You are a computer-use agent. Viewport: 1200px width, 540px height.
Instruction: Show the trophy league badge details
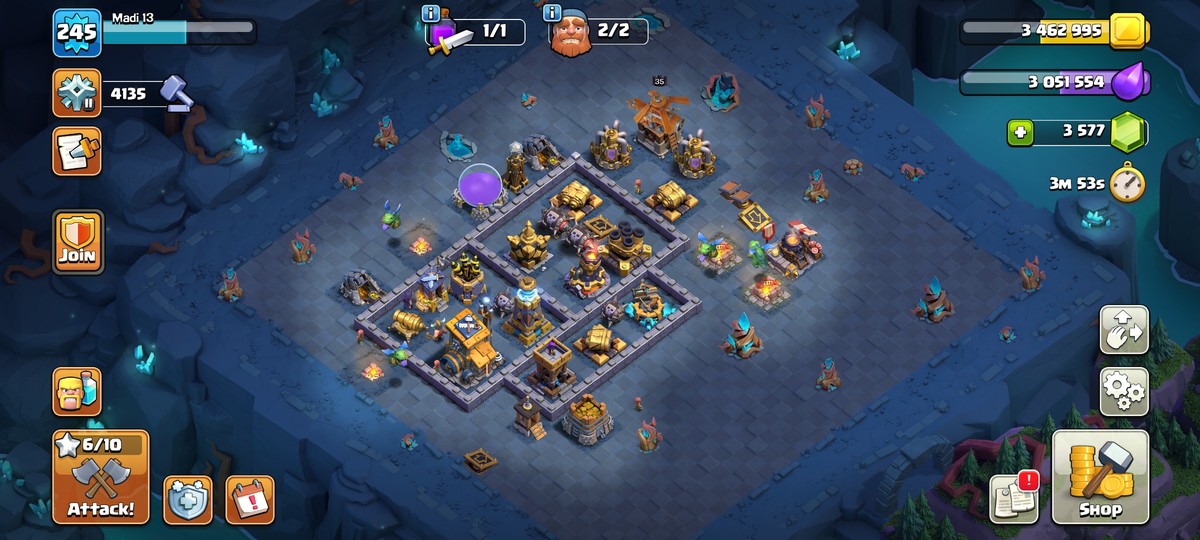click(77, 94)
